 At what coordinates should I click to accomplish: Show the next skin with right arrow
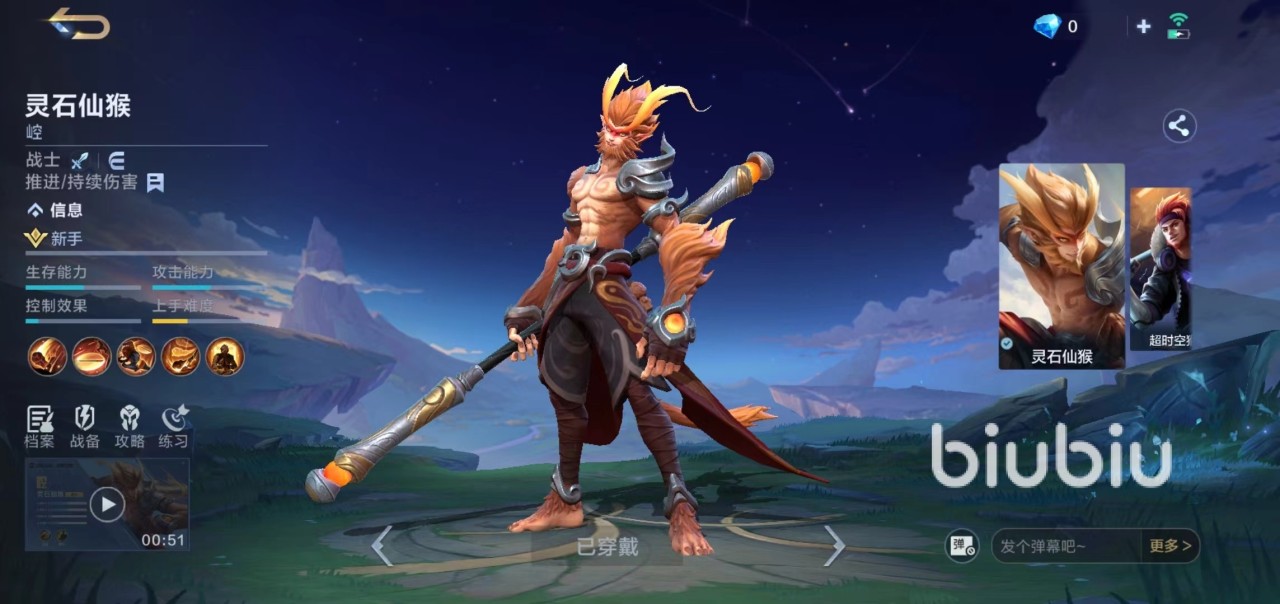coord(833,546)
